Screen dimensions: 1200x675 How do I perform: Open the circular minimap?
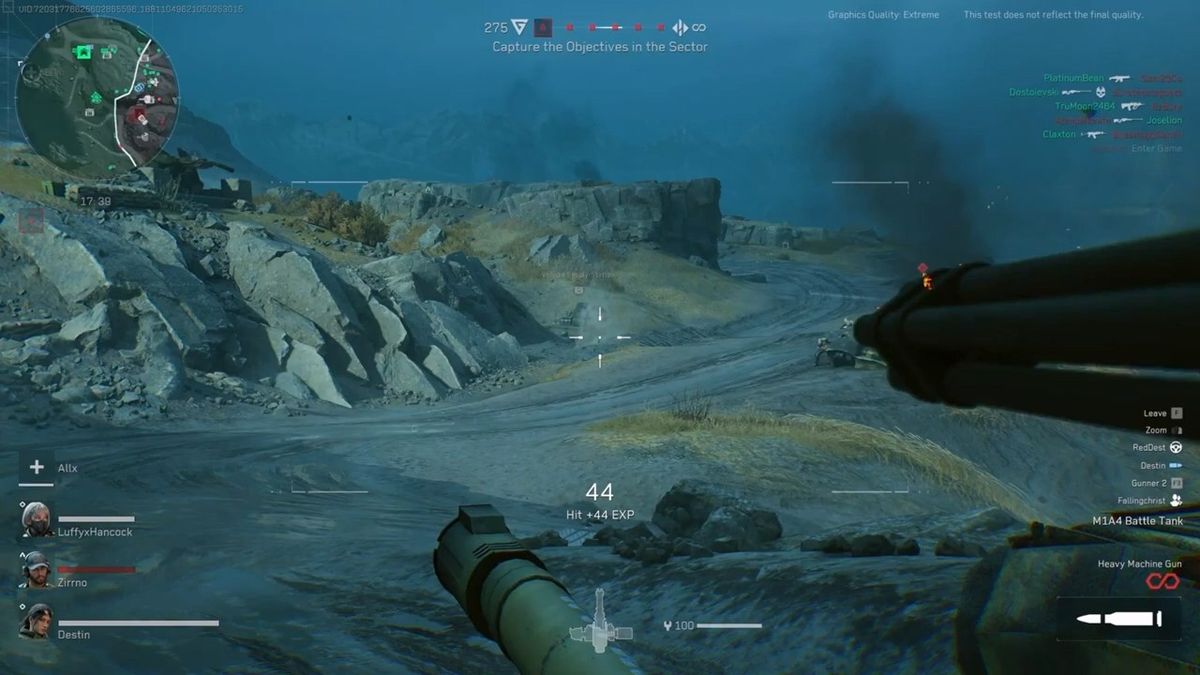click(98, 92)
